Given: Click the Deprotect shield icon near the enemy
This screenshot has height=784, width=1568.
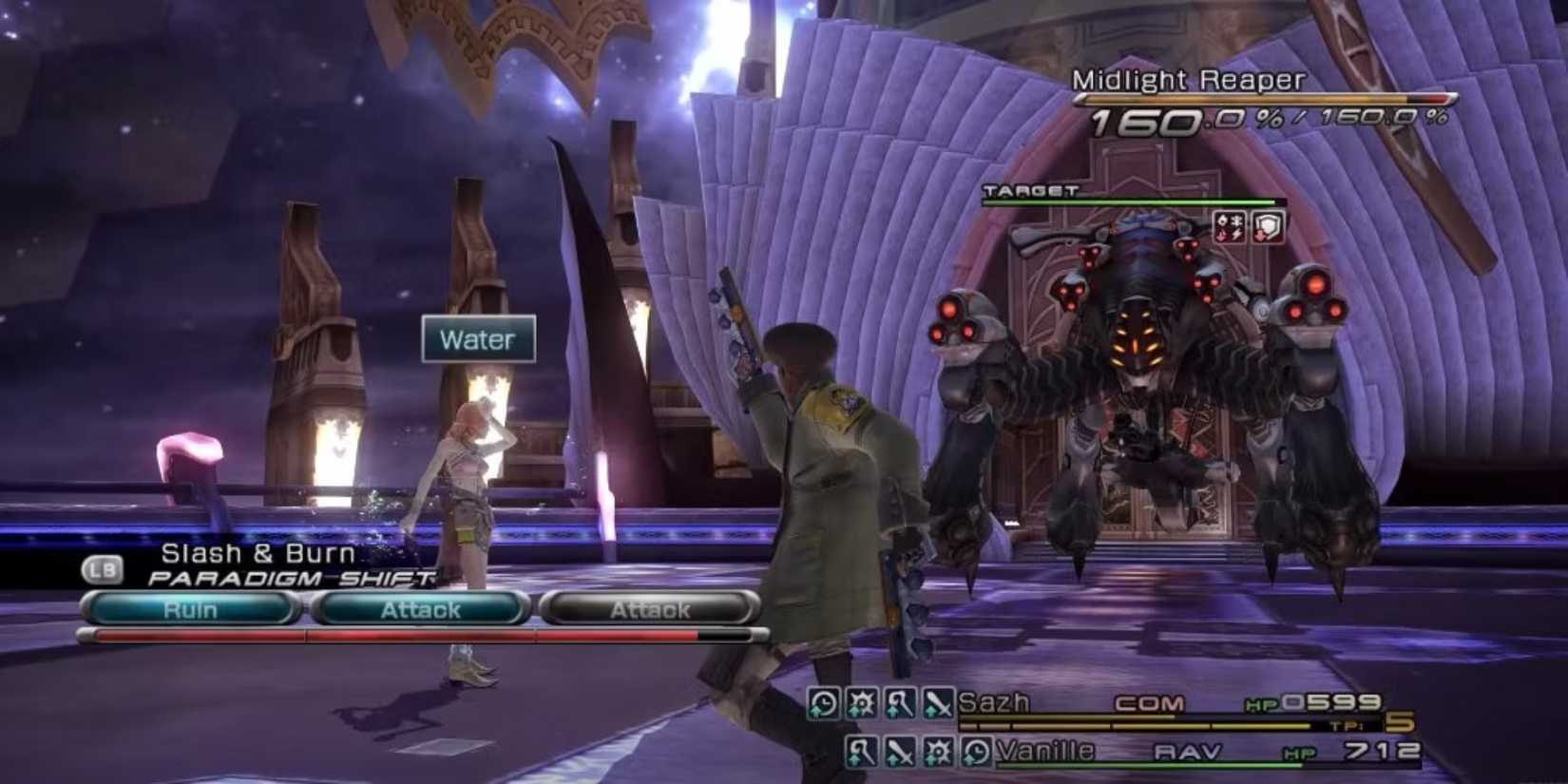Looking at the screenshot, I should click(x=1267, y=225).
